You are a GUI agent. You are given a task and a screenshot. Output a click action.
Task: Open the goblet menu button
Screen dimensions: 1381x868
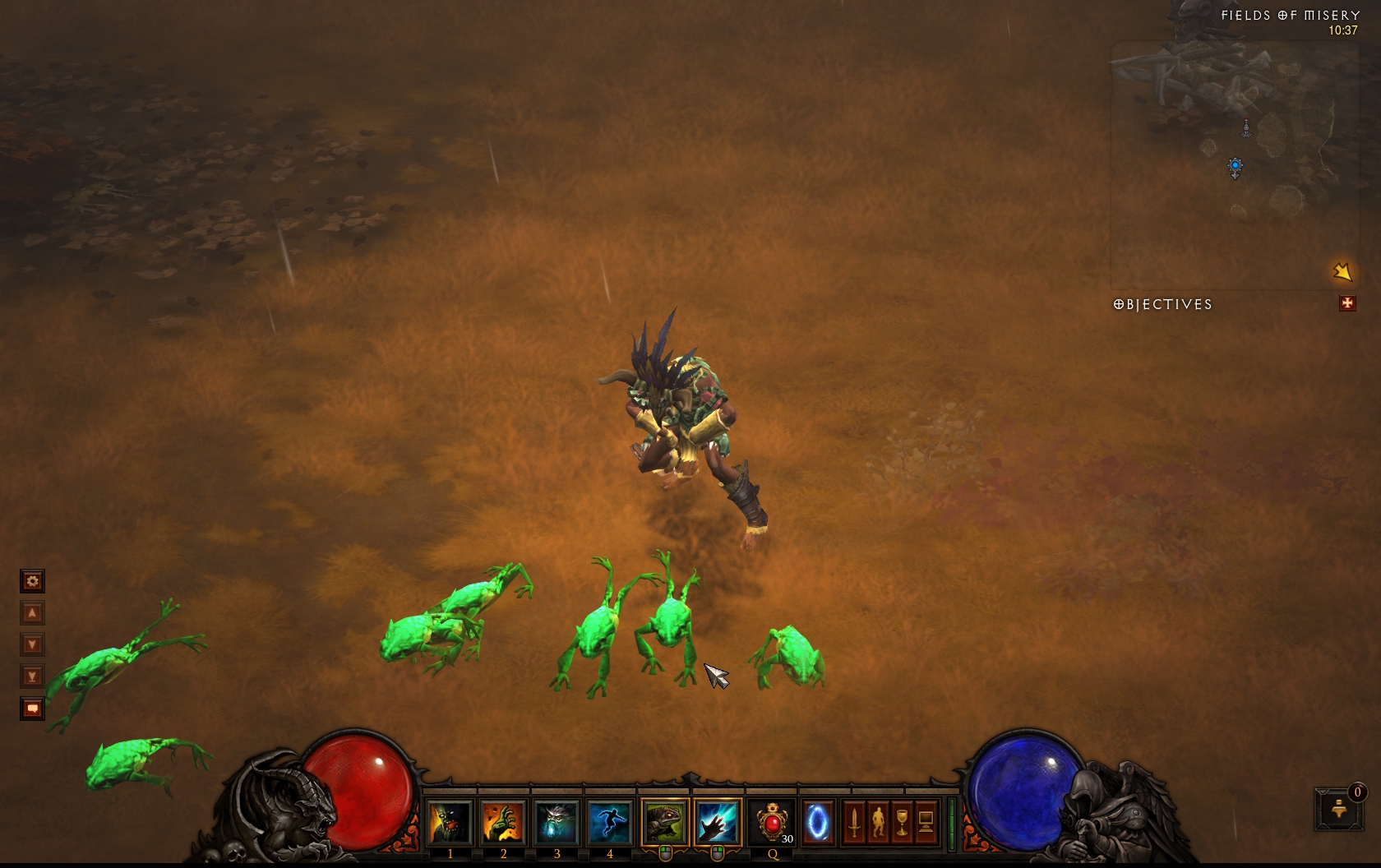(902, 822)
